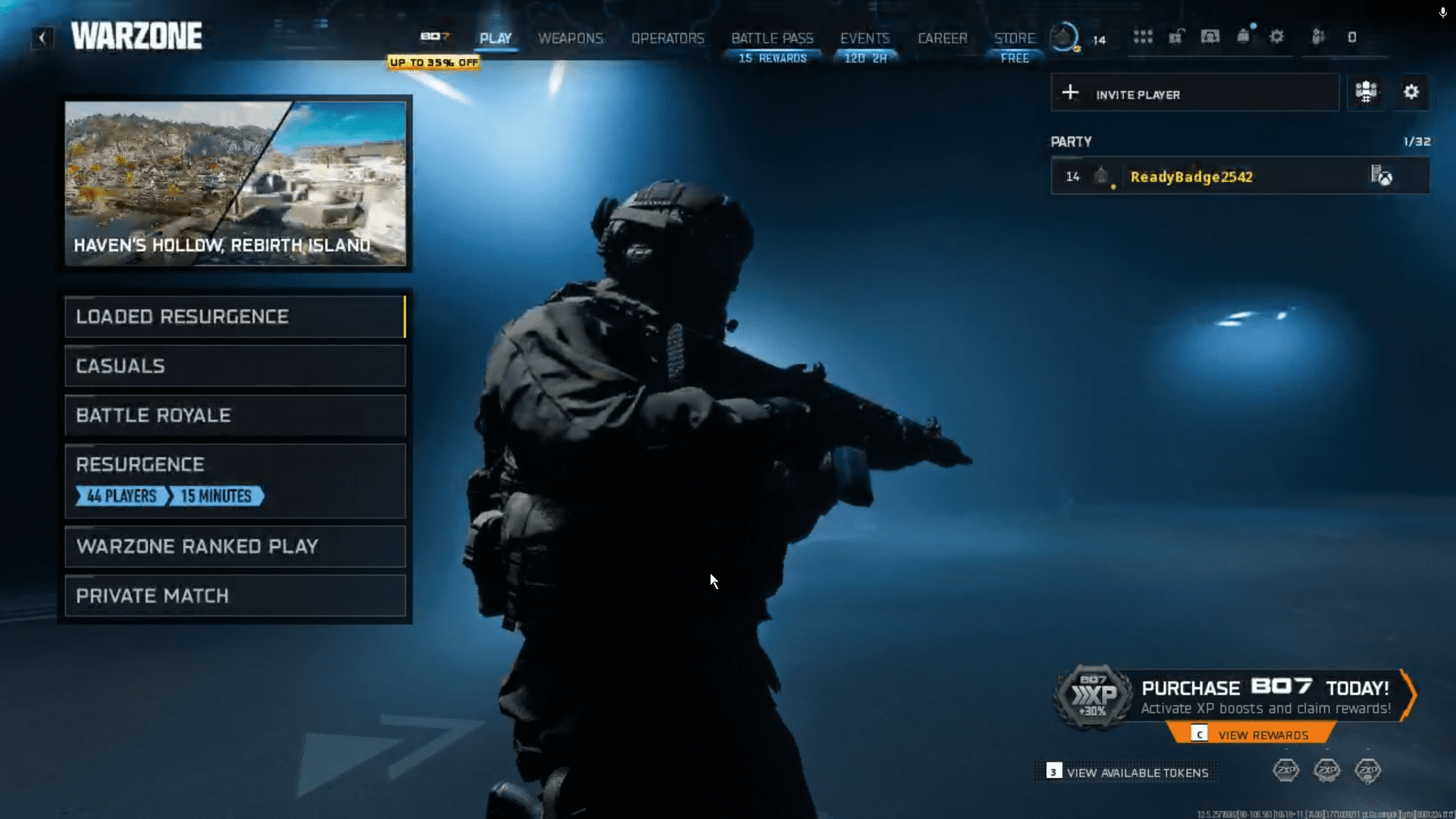Switch to the WEAPONS tab

[571, 38]
